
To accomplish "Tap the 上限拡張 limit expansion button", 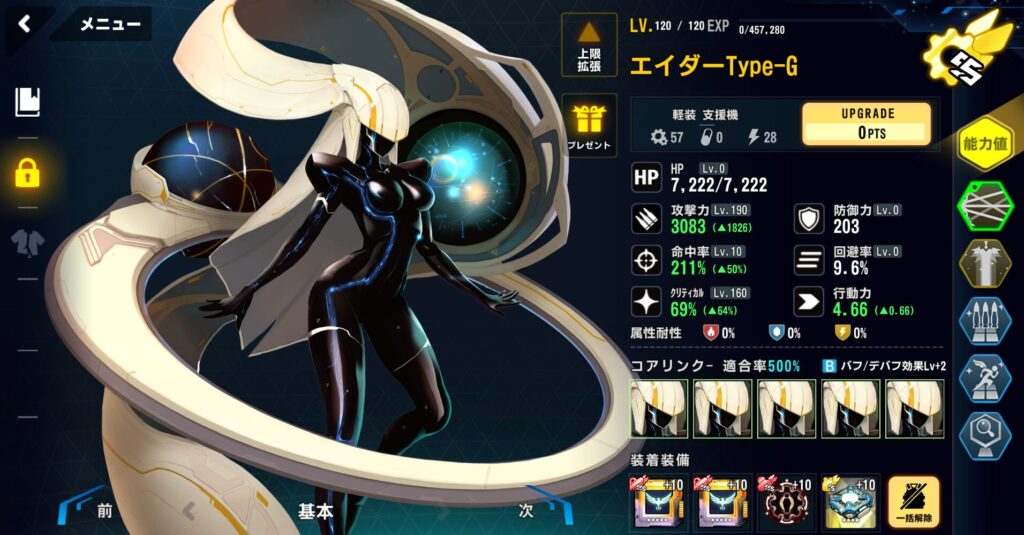I will (x=589, y=45).
